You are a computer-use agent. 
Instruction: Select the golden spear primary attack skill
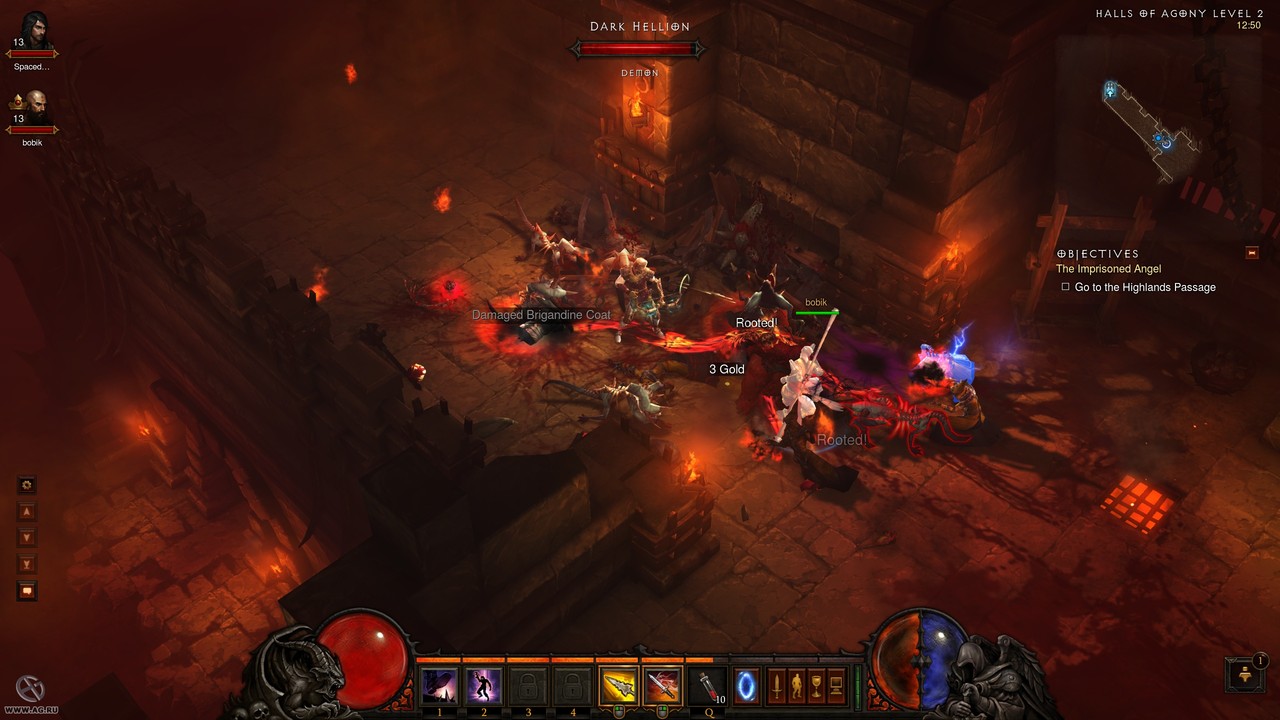pos(617,686)
